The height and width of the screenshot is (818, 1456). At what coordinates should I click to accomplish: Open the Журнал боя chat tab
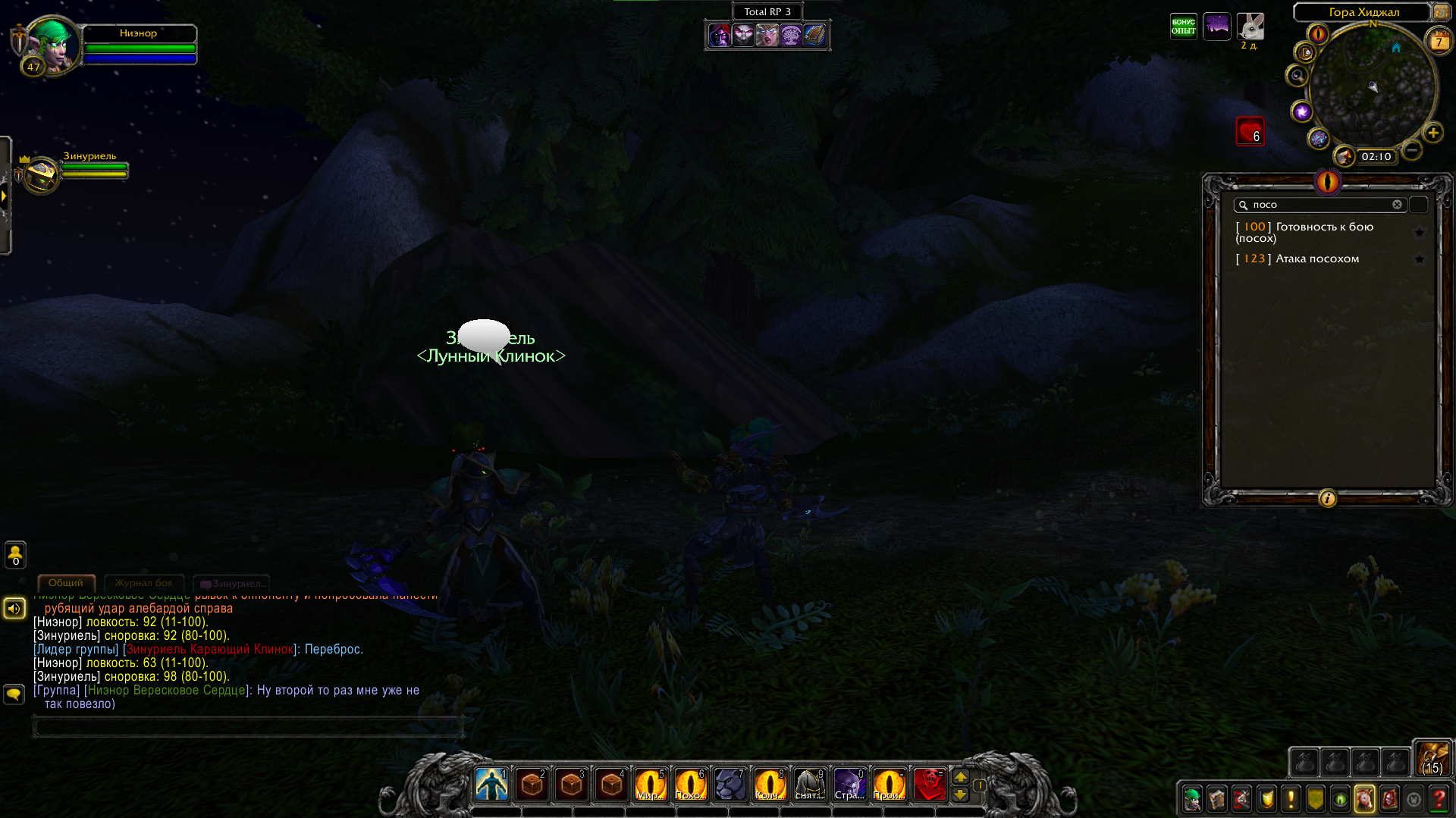pos(143,583)
